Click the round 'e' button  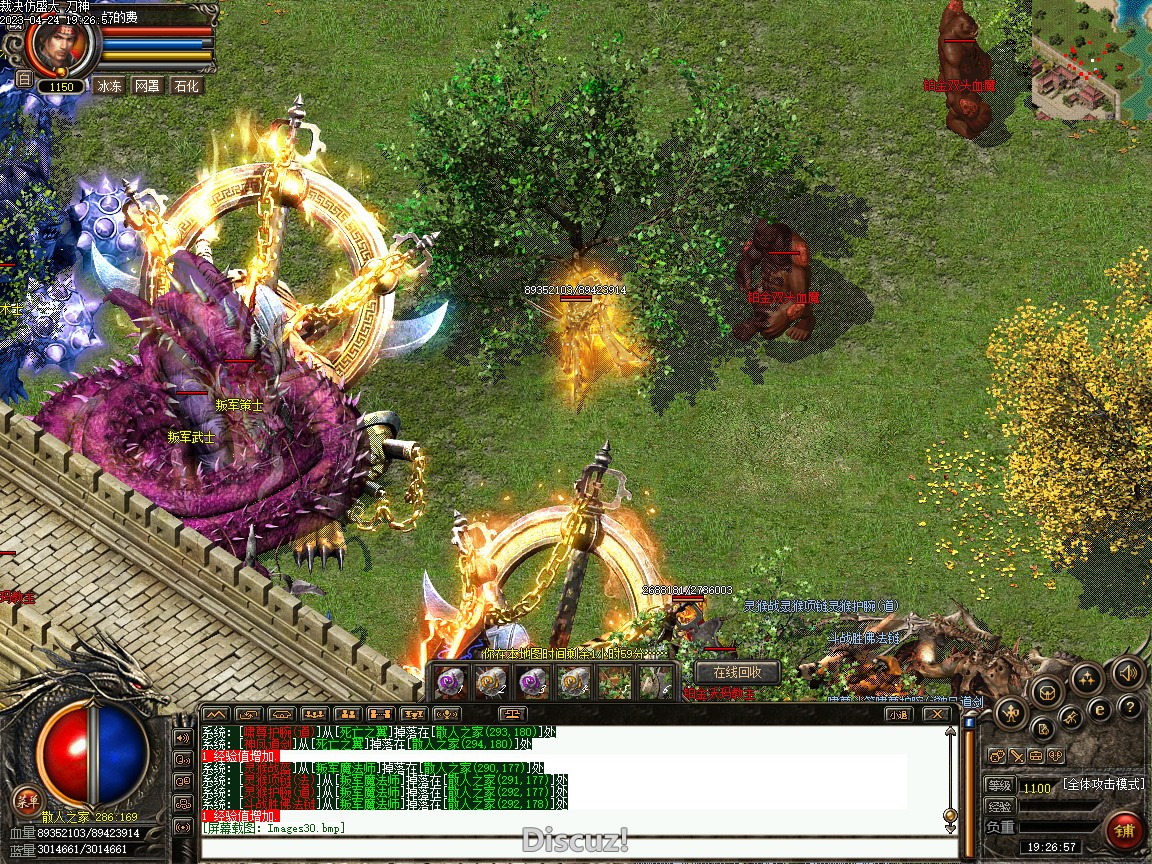click(x=1099, y=709)
